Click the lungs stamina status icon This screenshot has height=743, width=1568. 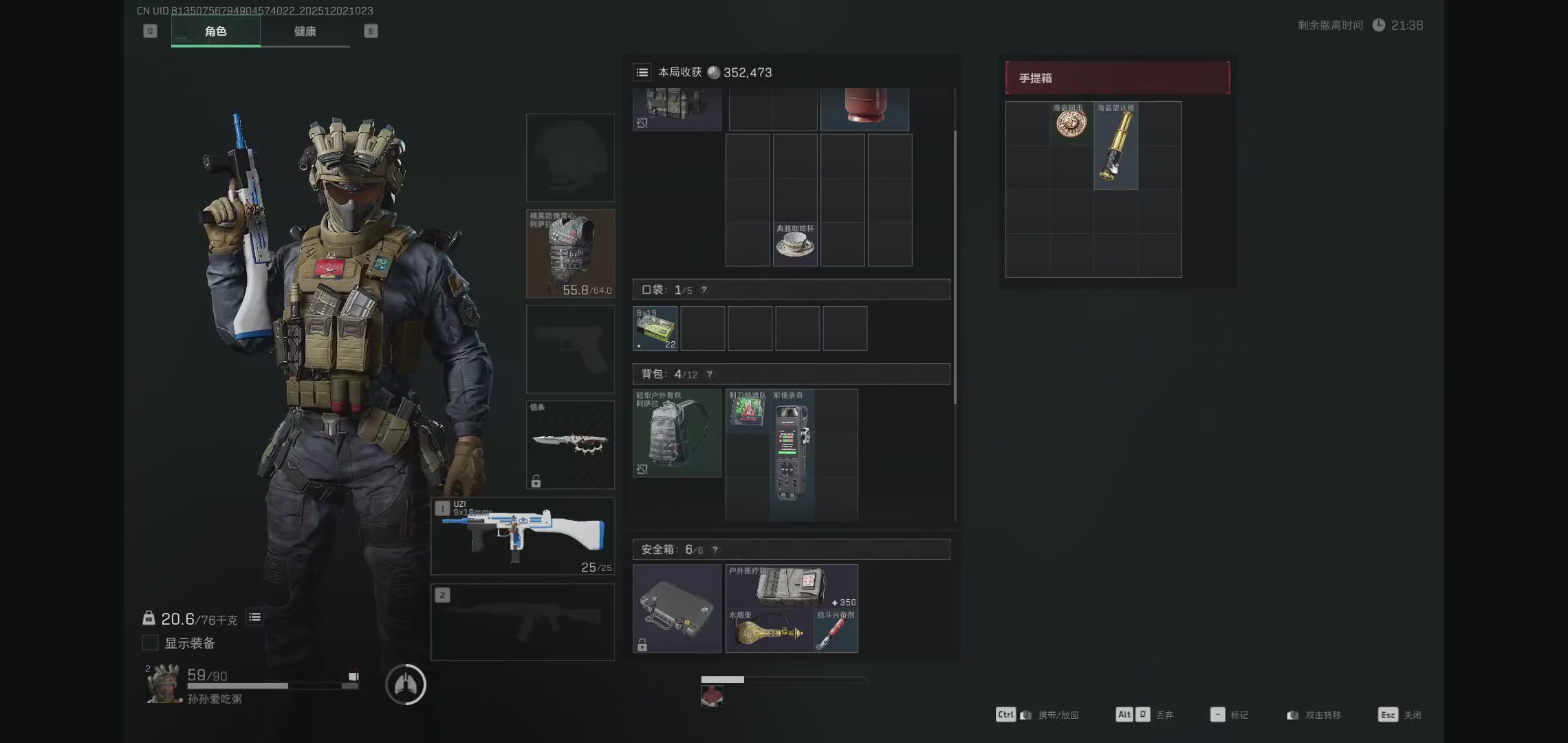(x=406, y=685)
